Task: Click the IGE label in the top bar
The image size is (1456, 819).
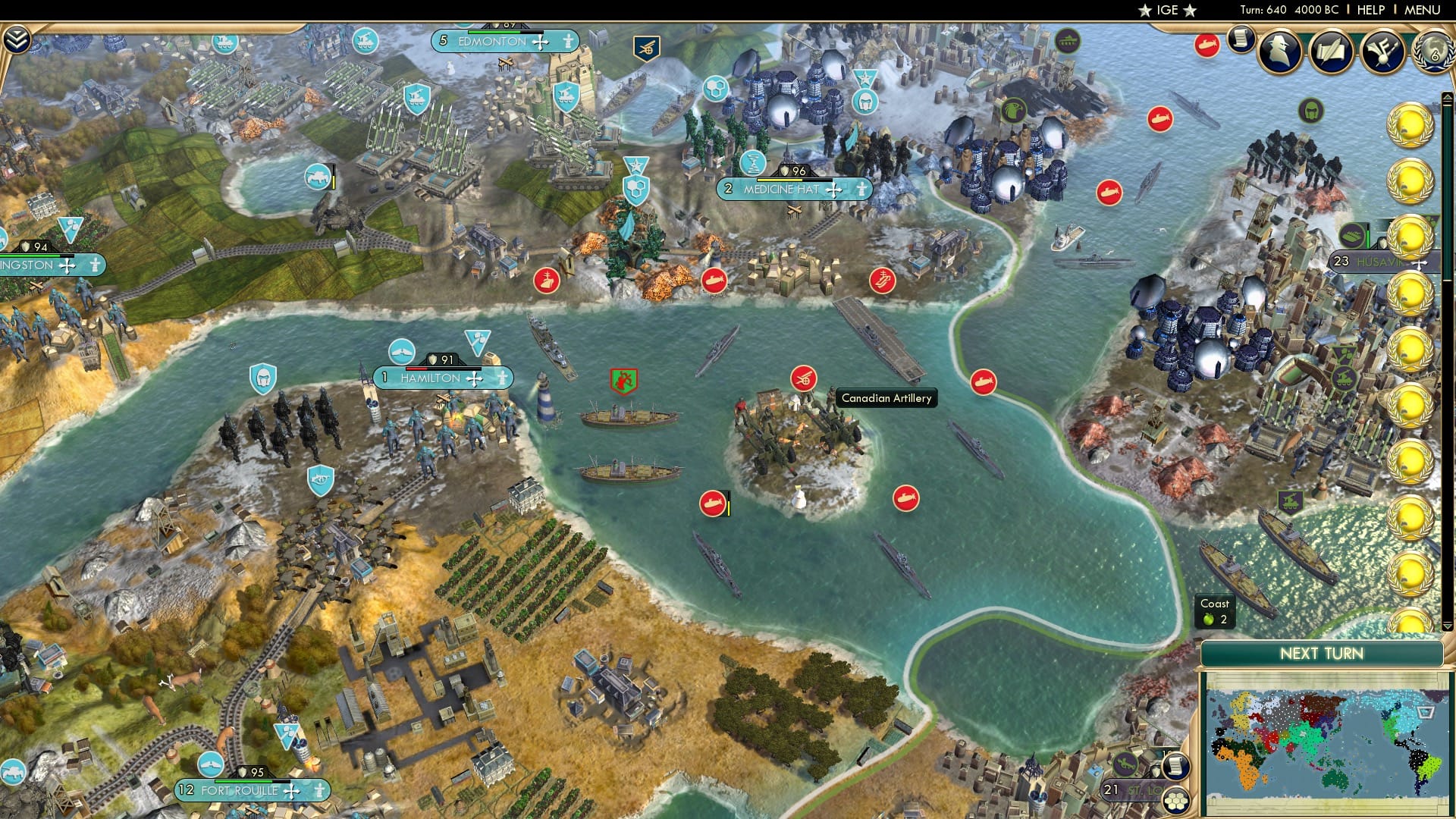Action: [x=1167, y=11]
